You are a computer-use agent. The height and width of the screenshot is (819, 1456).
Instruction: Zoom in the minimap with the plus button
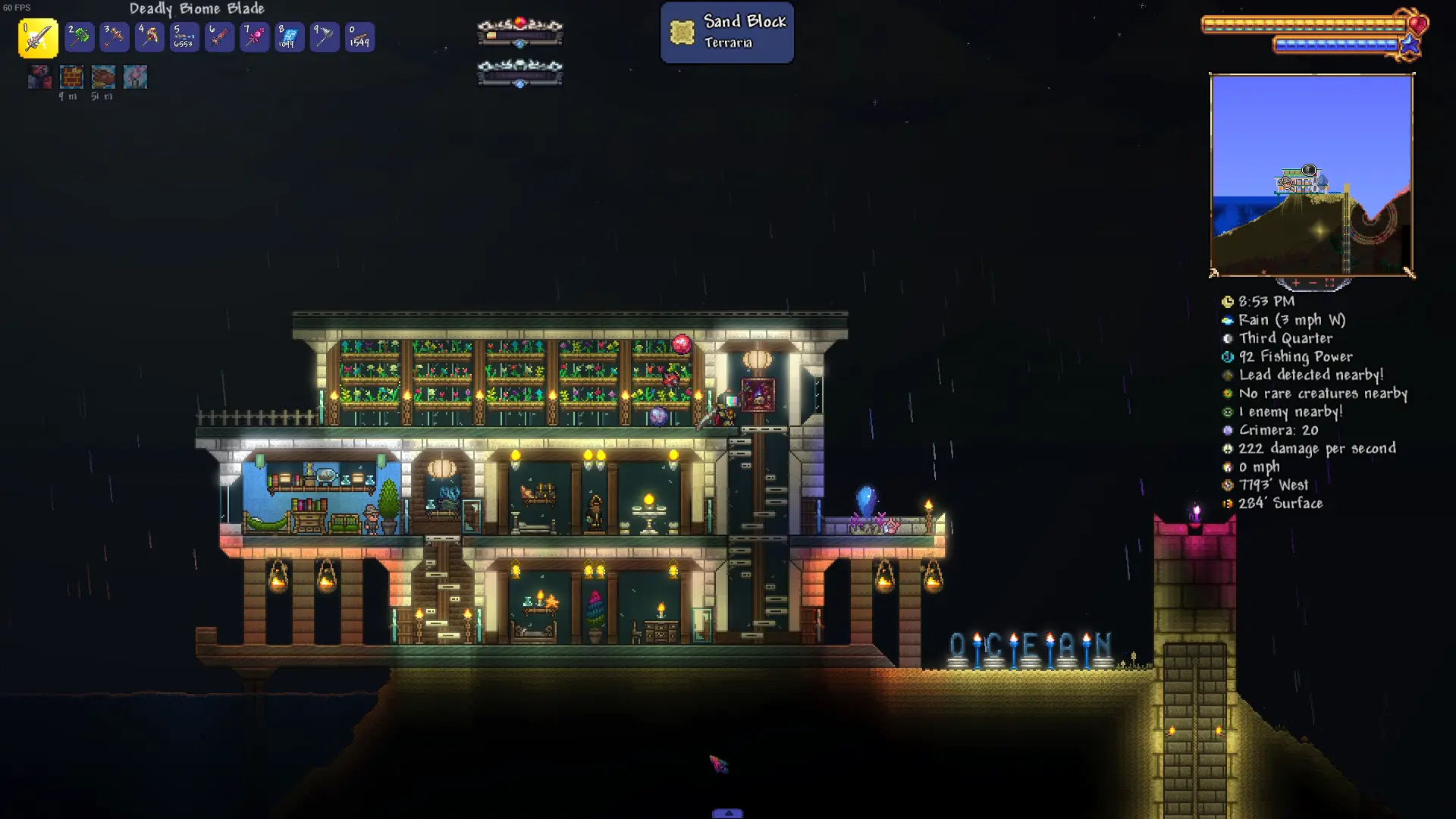point(1296,283)
